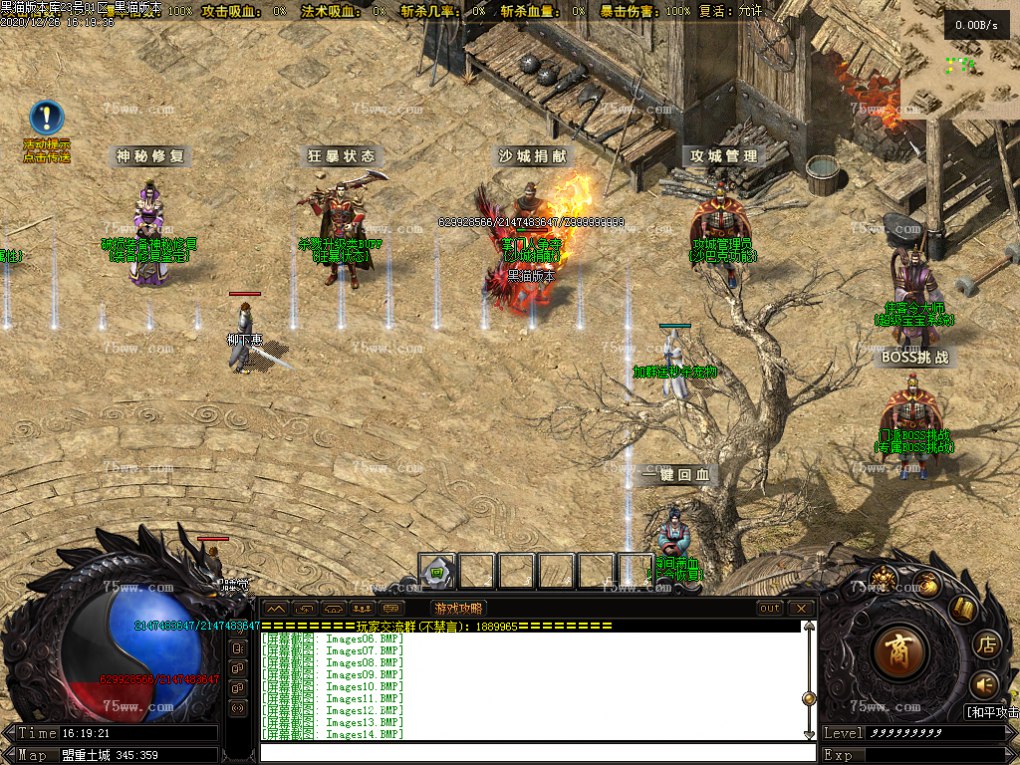Image resolution: width=1020 pixels, height=765 pixels.
Task: Click the chat window's out button
Action: point(770,608)
